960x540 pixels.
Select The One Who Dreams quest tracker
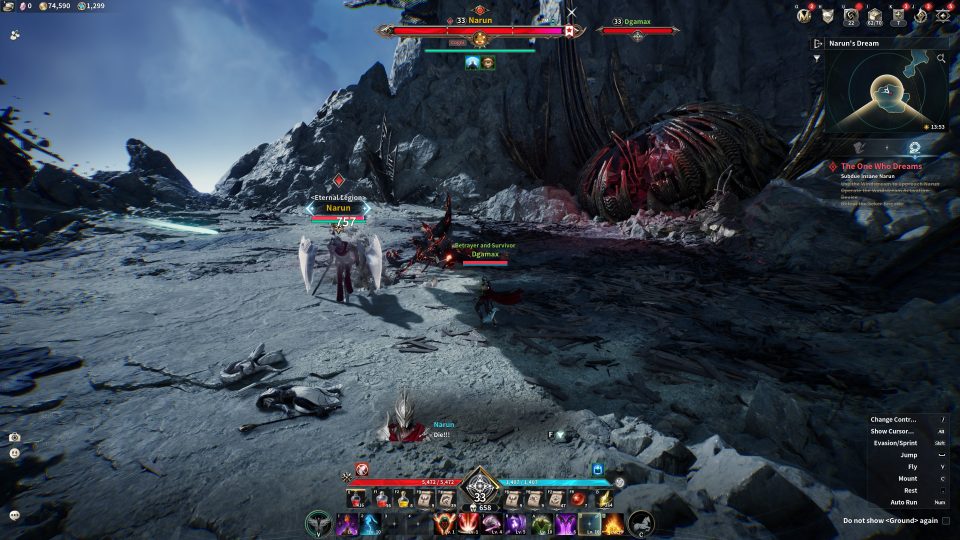pos(880,166)
